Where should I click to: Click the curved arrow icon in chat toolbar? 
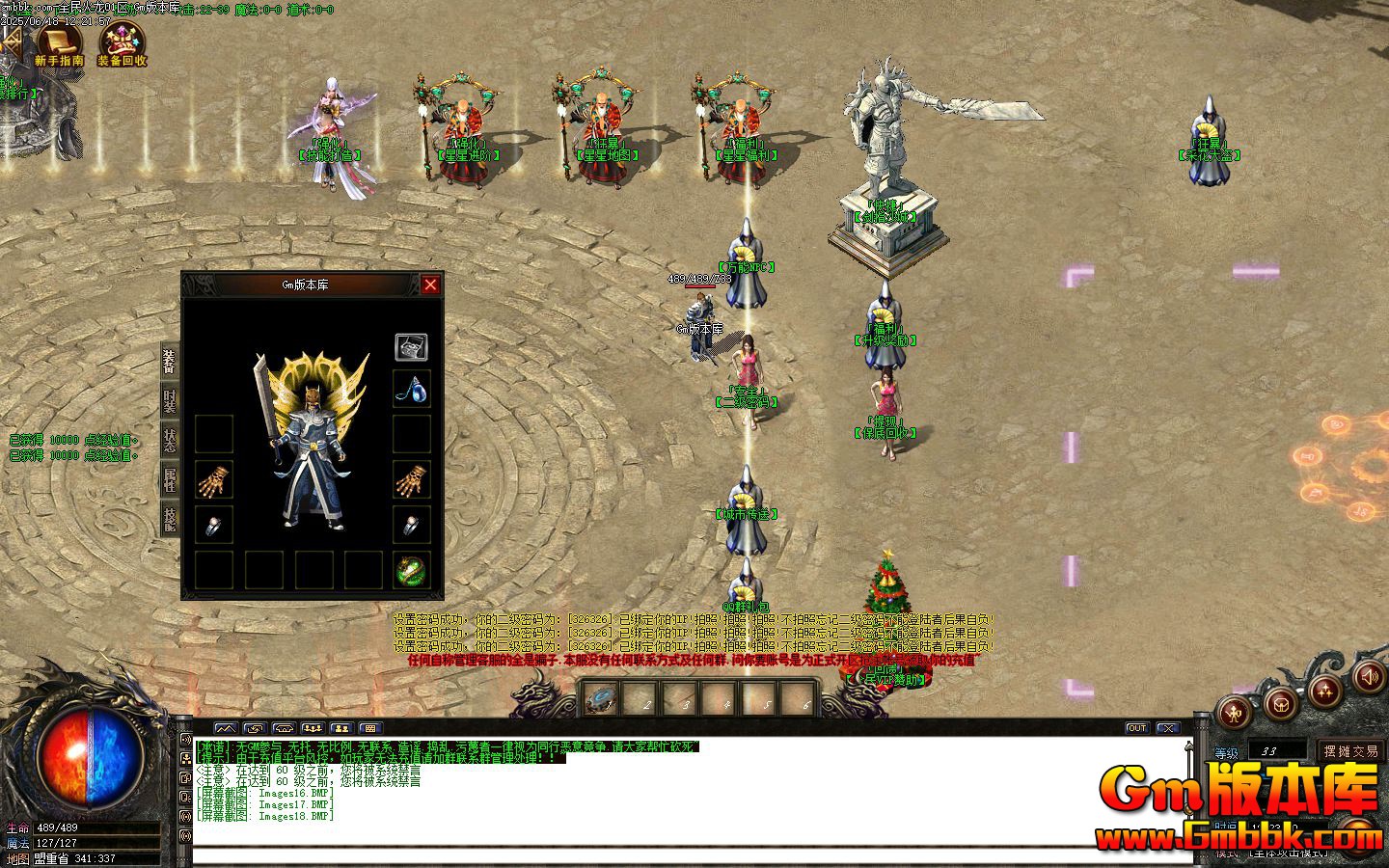(x=255, y=728)
